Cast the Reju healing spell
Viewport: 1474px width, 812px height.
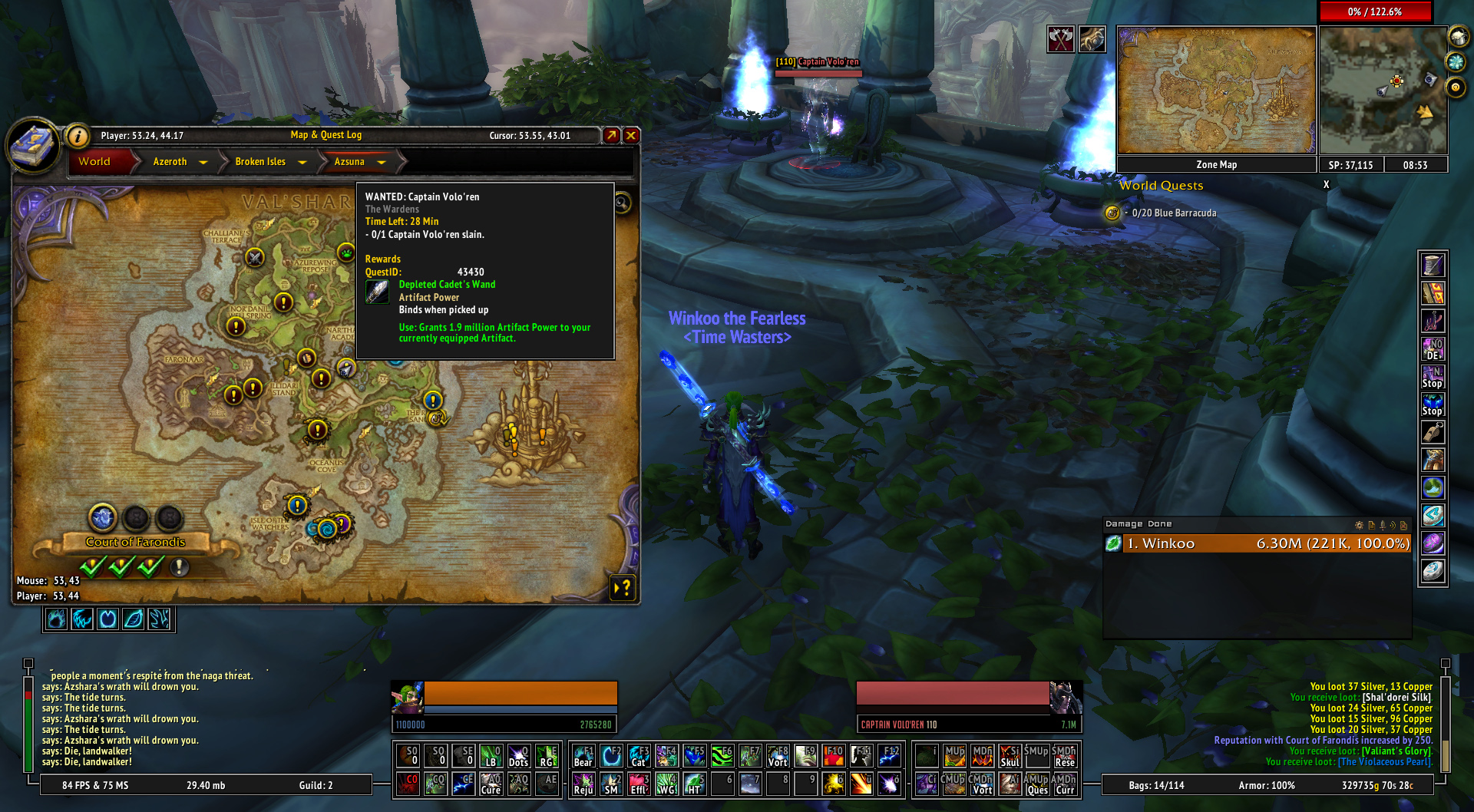pyautogui.click(x=583, y=784)
